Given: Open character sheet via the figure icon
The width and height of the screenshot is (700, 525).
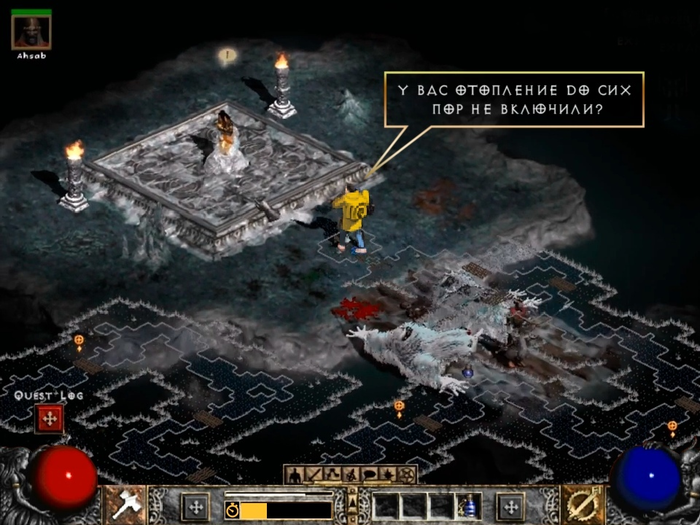Looking at the screenshot, I should point(295,474).
